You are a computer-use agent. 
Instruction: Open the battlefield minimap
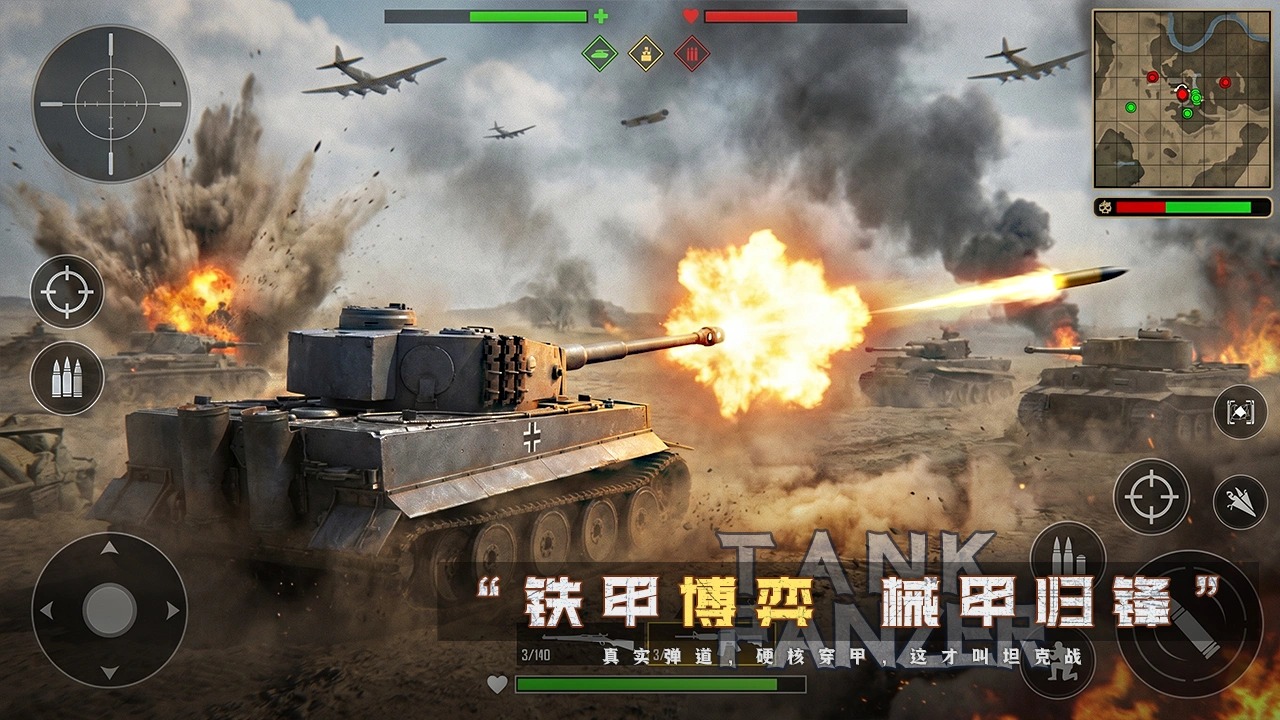1180,98
